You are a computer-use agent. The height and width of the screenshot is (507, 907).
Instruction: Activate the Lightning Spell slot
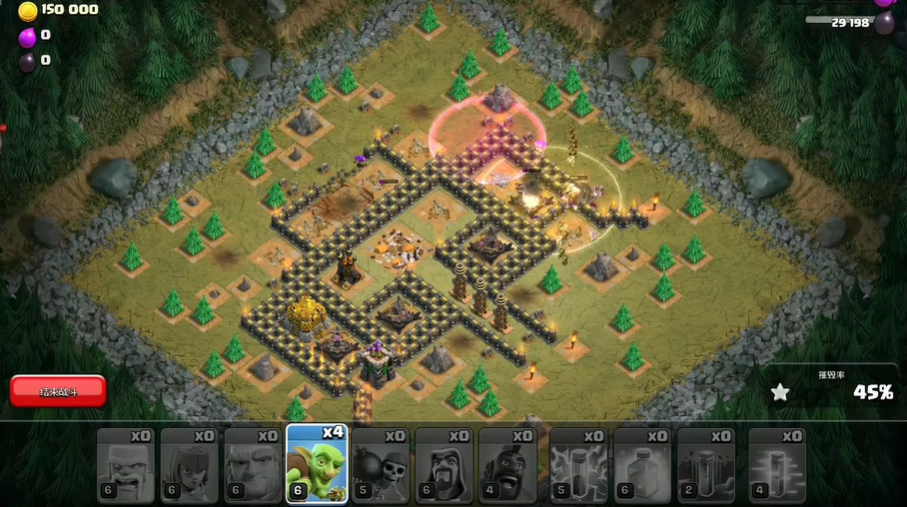tap(578, 464)
